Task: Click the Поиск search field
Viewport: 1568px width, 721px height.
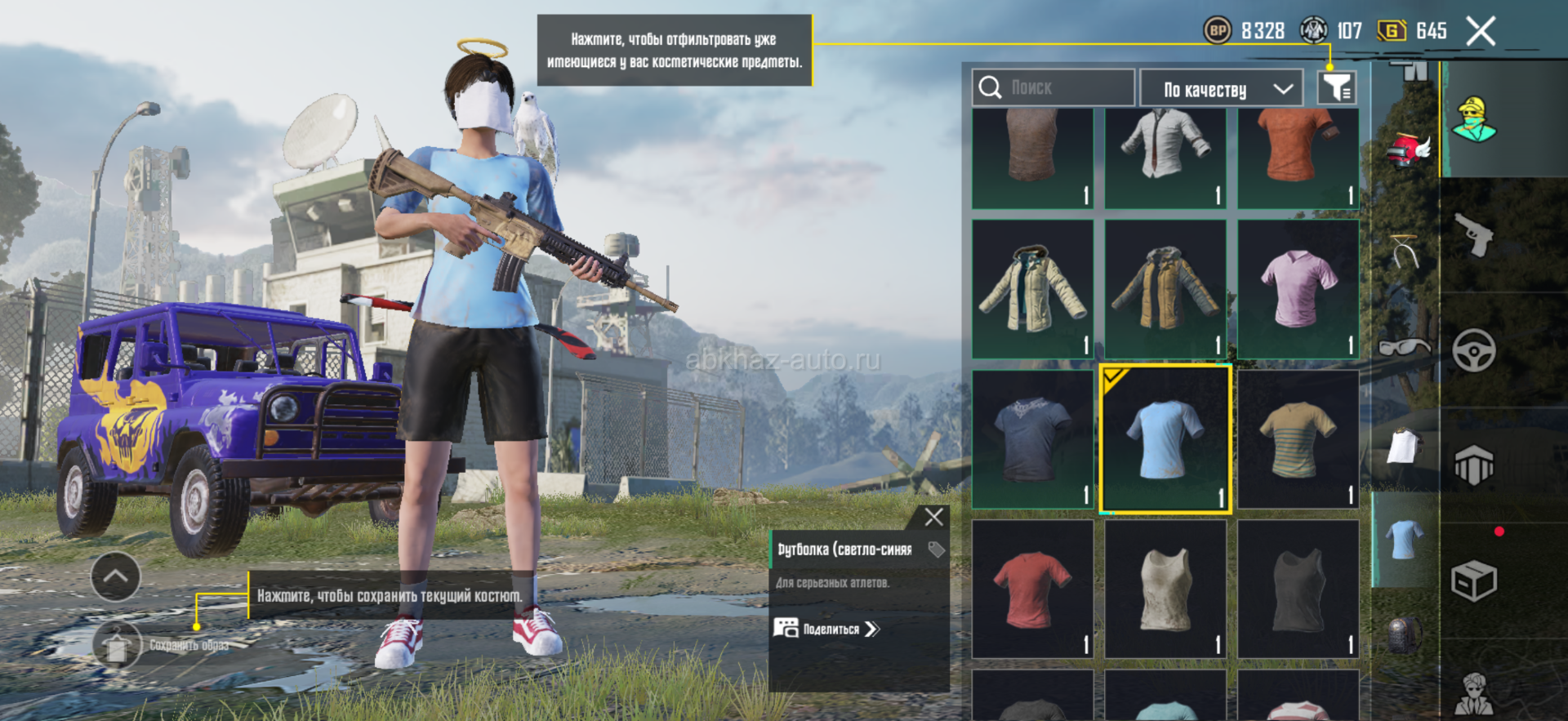Action: (1053, 87)
